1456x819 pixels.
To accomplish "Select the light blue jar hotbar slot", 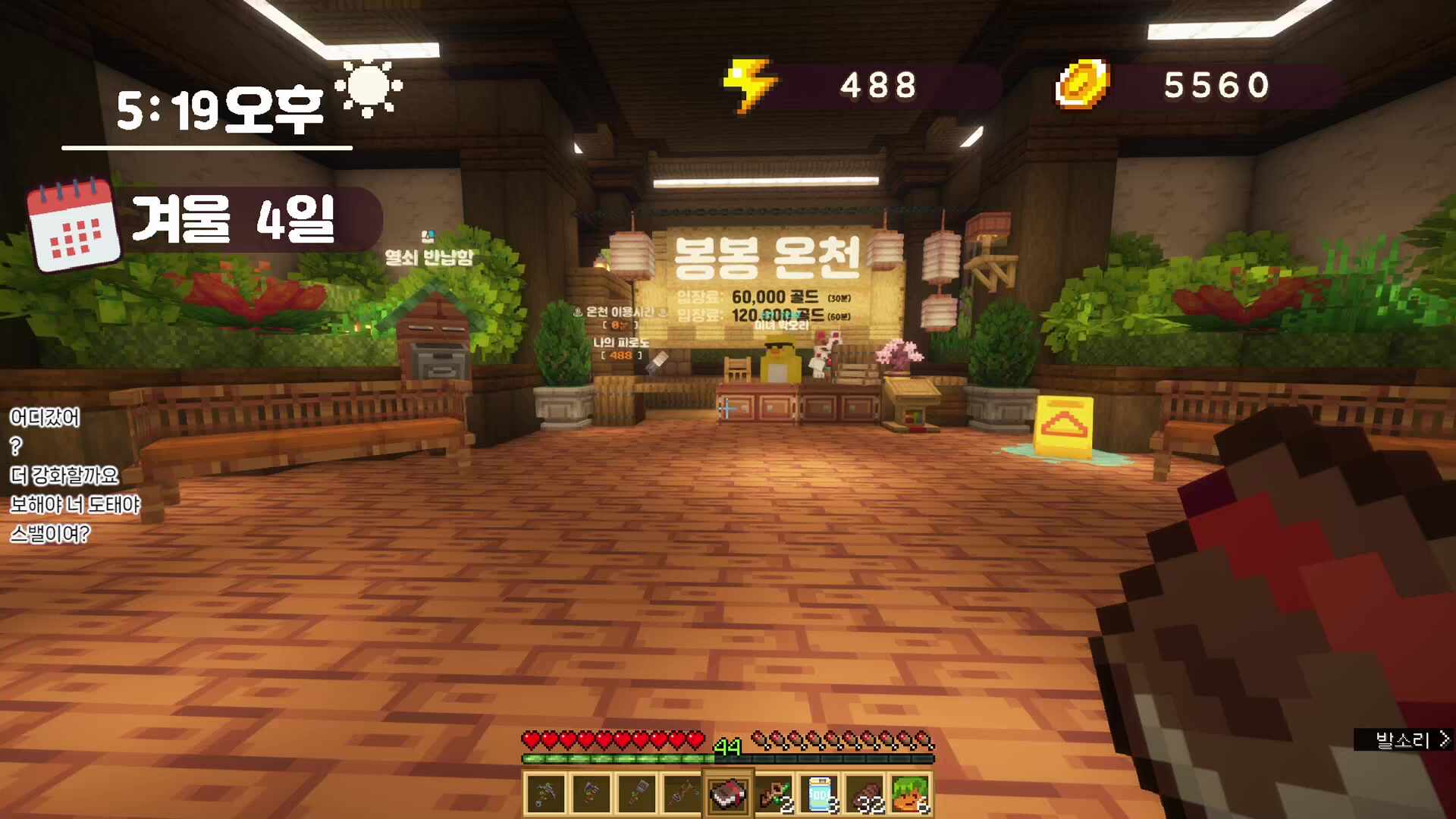I will coord(819,794).
